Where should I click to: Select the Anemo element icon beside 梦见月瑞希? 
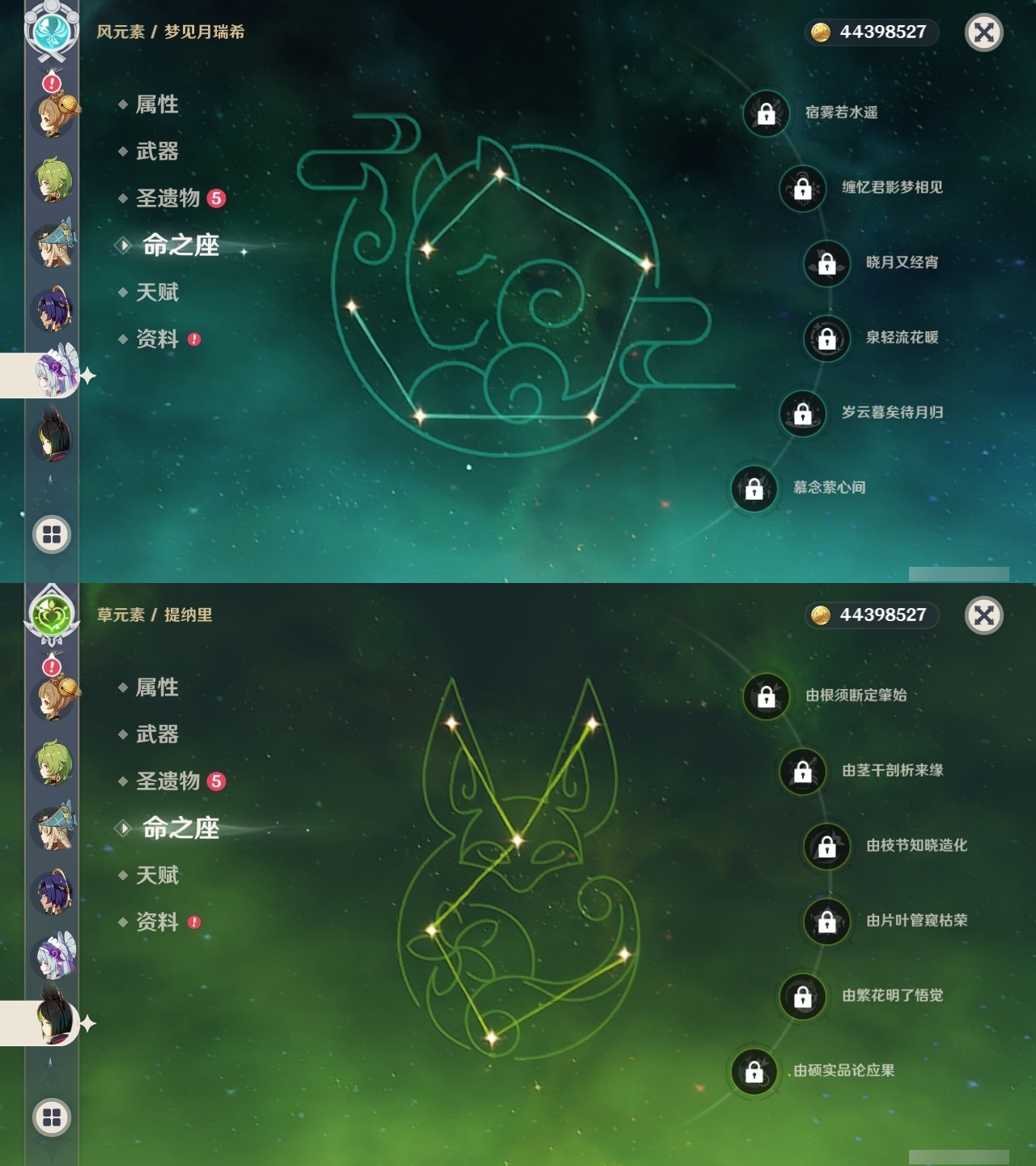coord(51,32)
